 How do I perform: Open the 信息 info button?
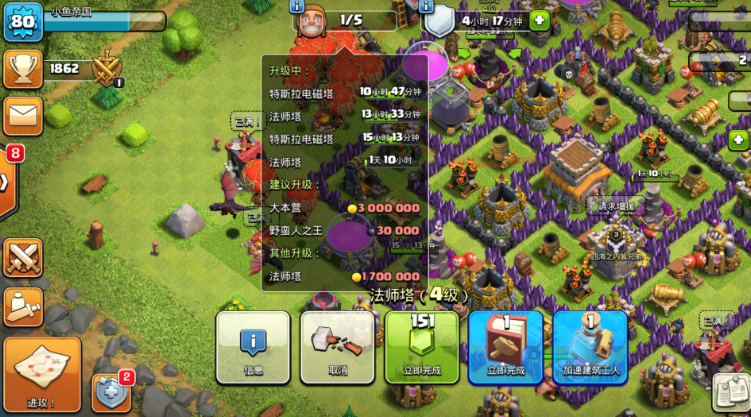[x=253, y=347]
